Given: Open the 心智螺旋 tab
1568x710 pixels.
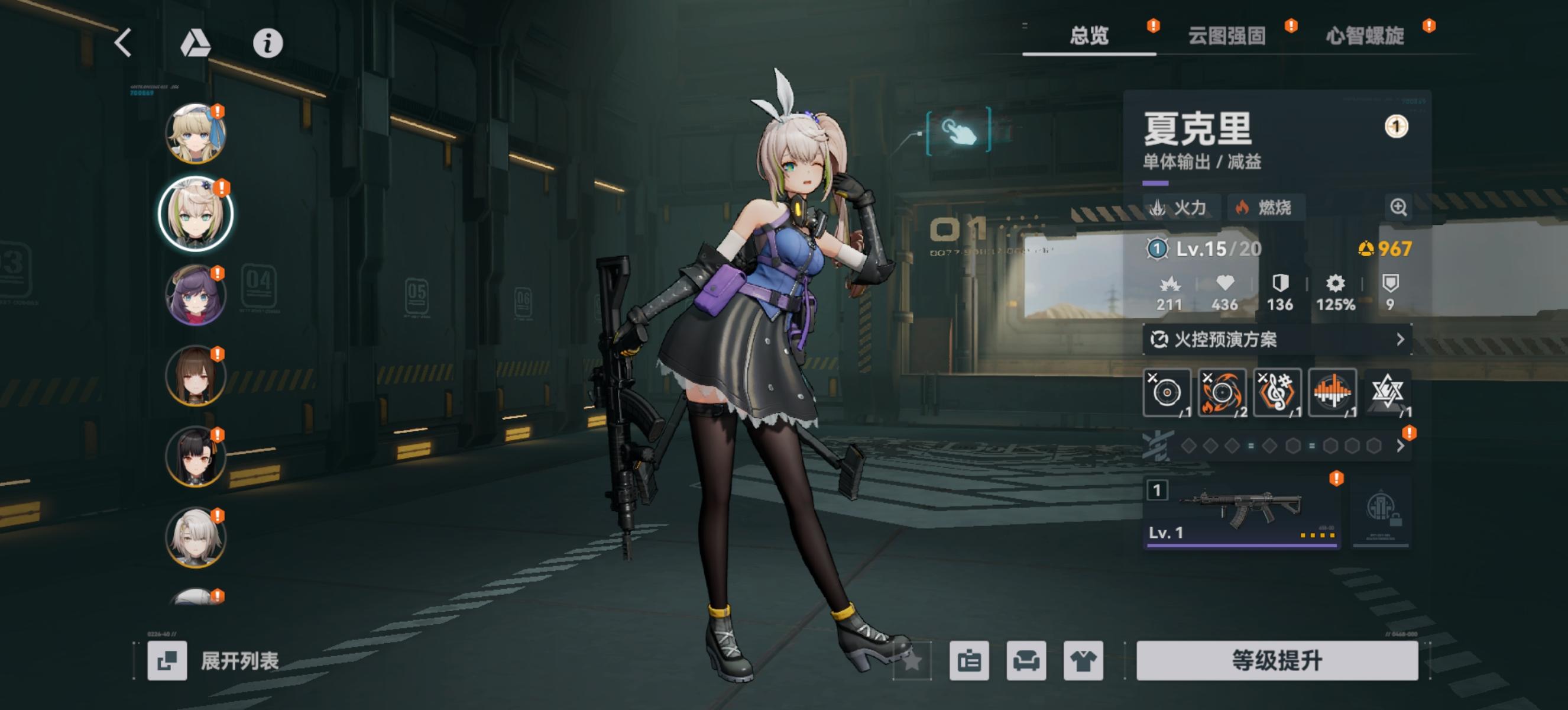Looking at the screenshot, I should (1366, 37).
